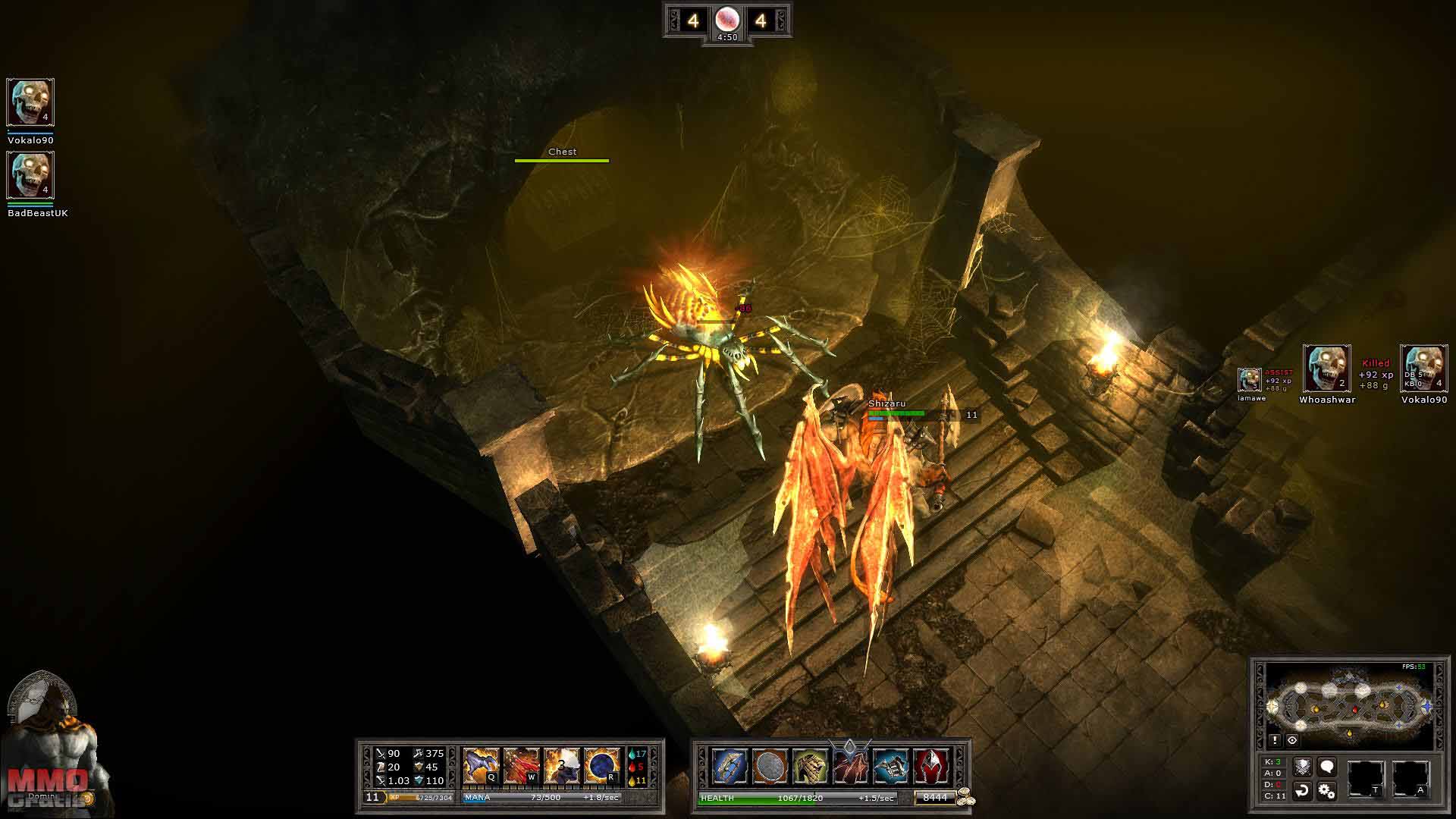Open the stacked layers scoreboard button
The height and width of the screenshot is (819, 1456).
point(1302,767)
